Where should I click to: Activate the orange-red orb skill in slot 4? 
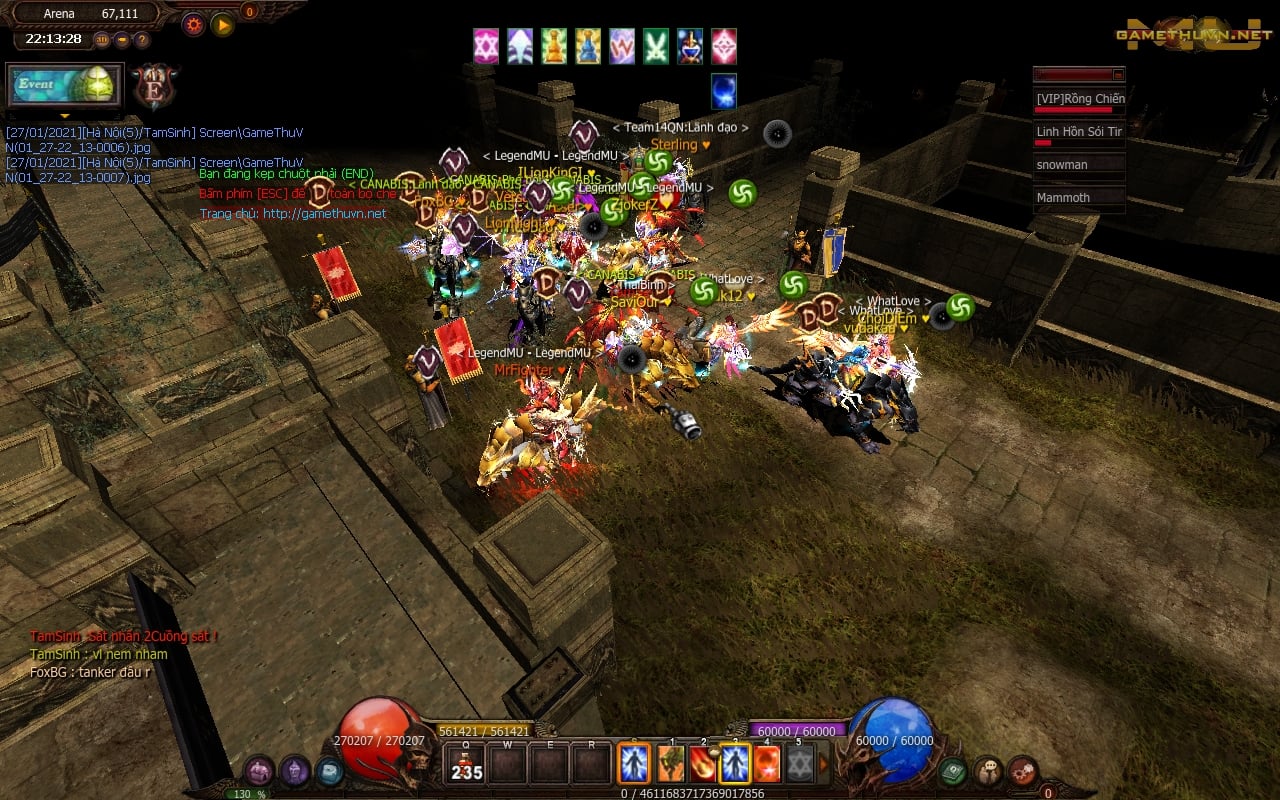pos(766,765)
